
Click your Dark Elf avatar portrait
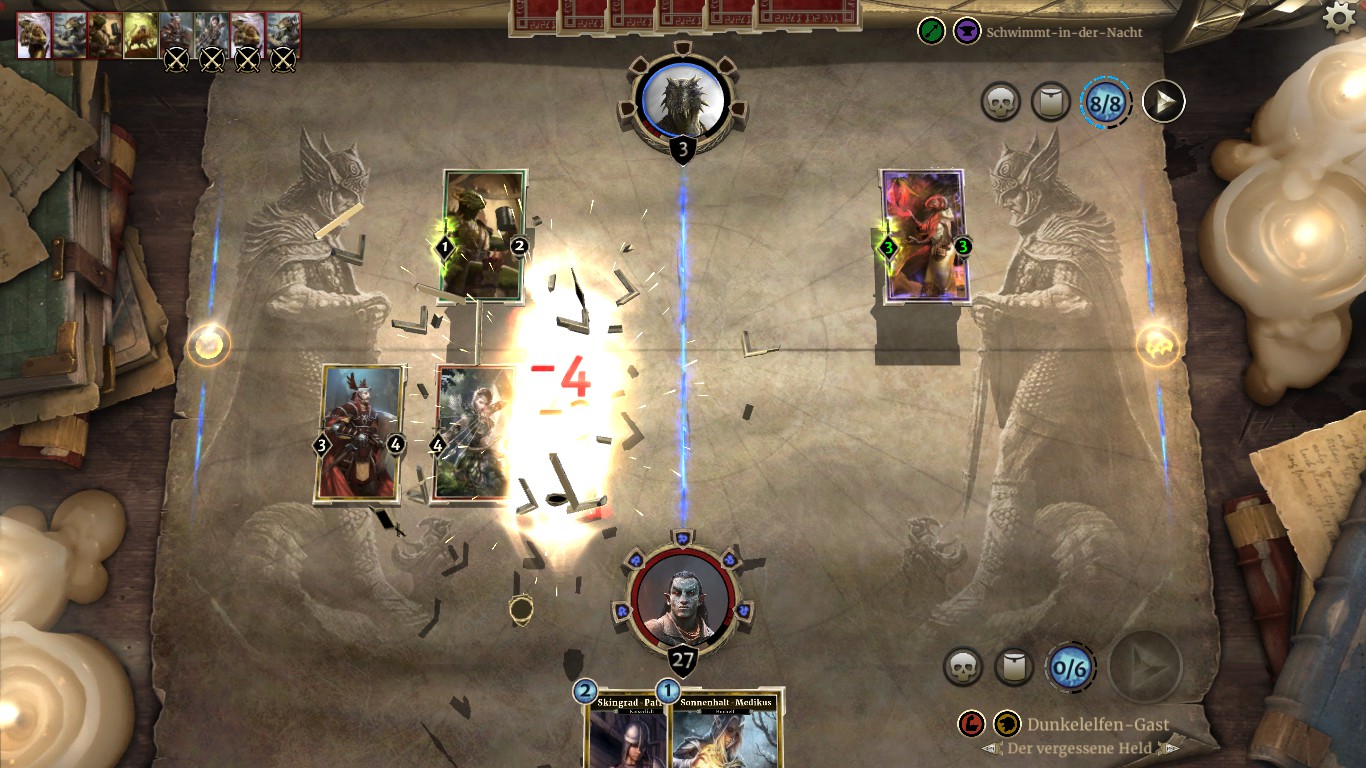(x=682, y=600)
